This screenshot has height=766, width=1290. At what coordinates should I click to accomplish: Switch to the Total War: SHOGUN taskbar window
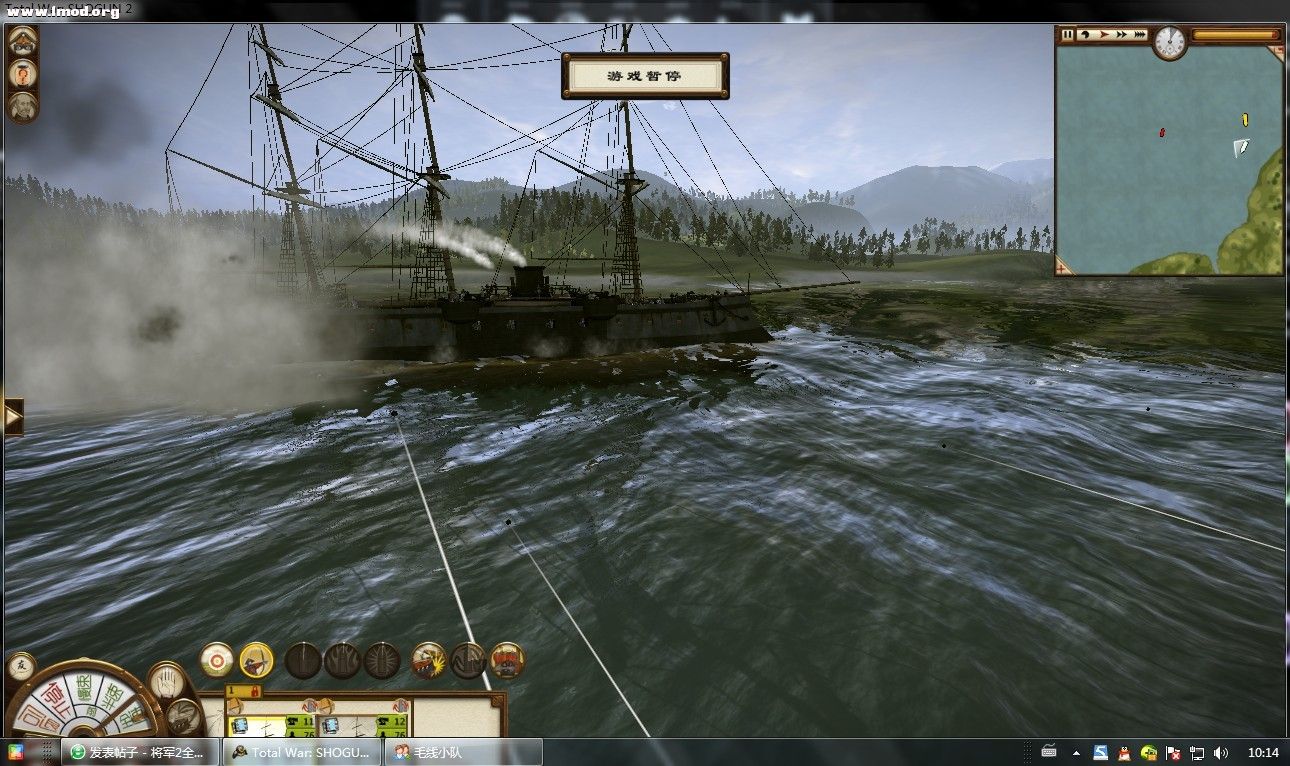pos(303,753)
